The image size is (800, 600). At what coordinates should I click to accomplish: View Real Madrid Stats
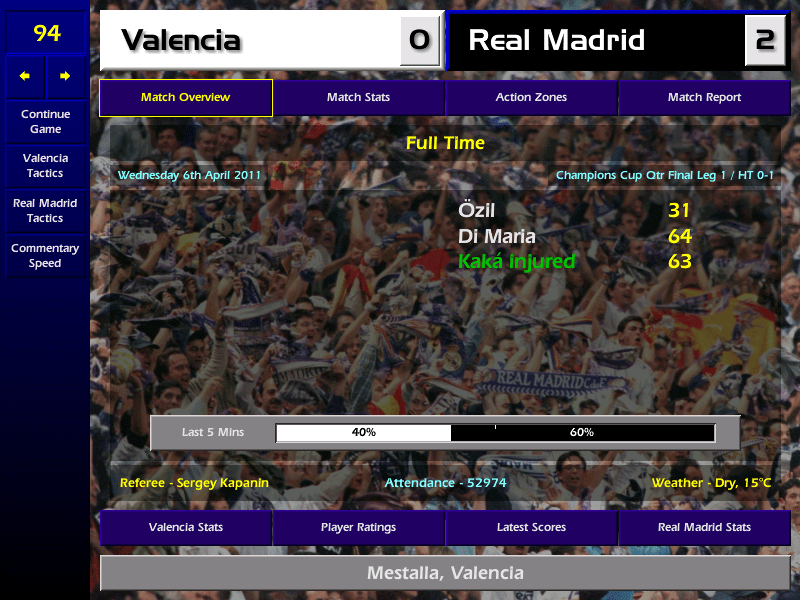coord(704,527)
